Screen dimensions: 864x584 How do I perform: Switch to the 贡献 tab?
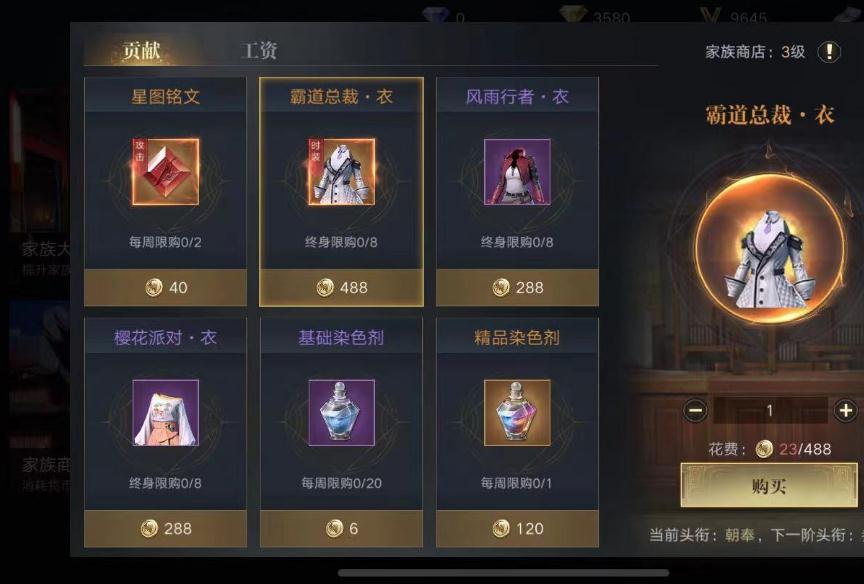(x=141, y=52)
